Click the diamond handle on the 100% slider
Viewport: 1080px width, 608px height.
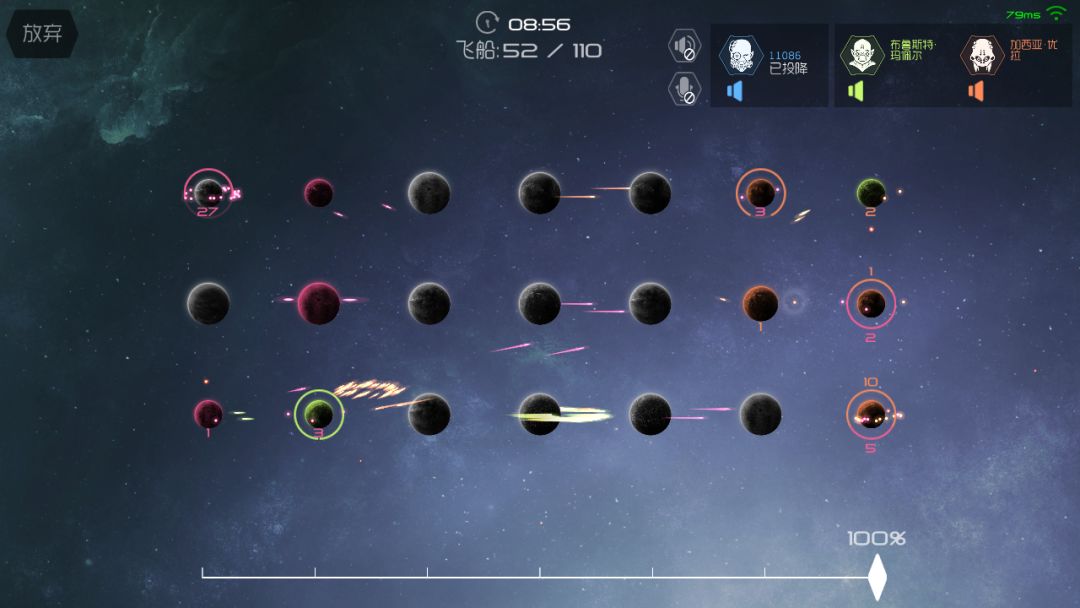click(x=877, y=576)
